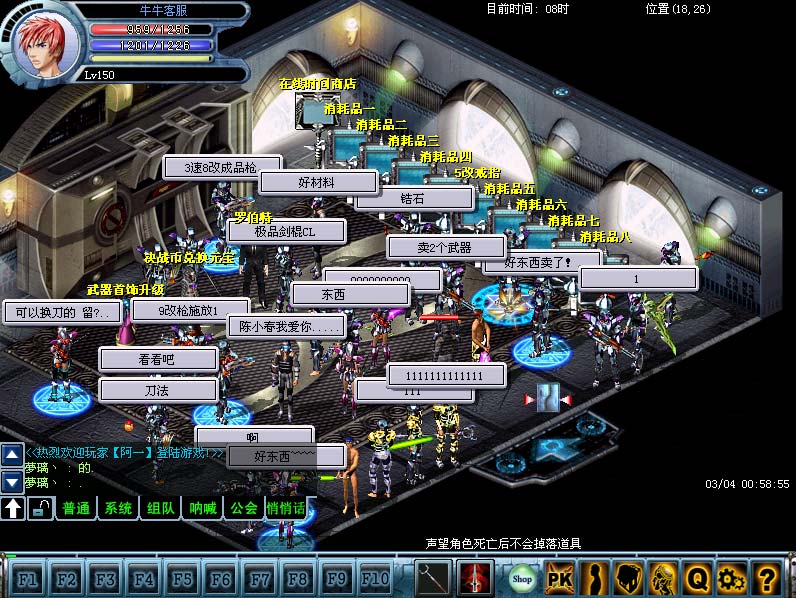Switch to the 普通 chat channel tab
The image size is (796, 598).
[x=76, y=509]
